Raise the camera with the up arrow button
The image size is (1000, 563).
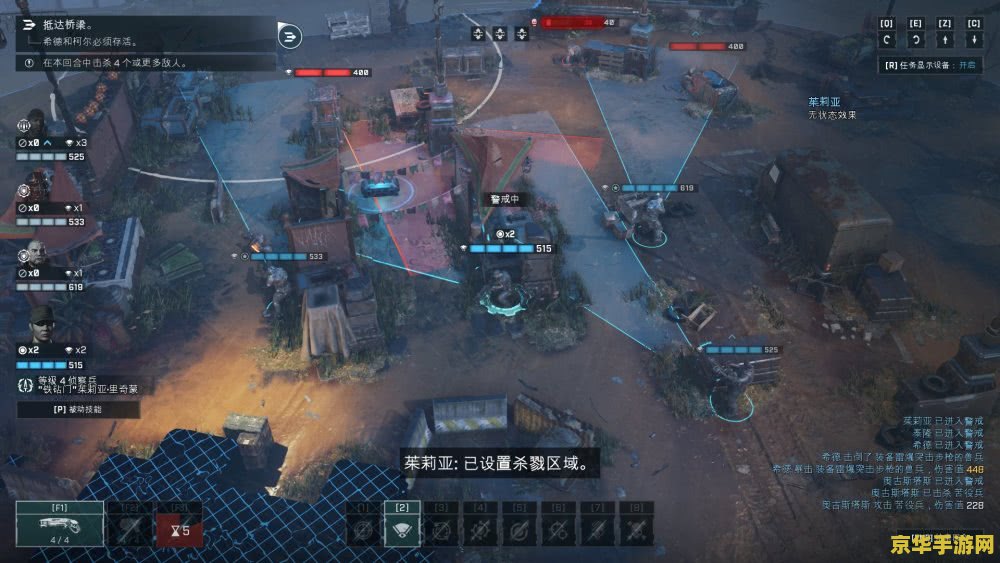coord(945,40)
